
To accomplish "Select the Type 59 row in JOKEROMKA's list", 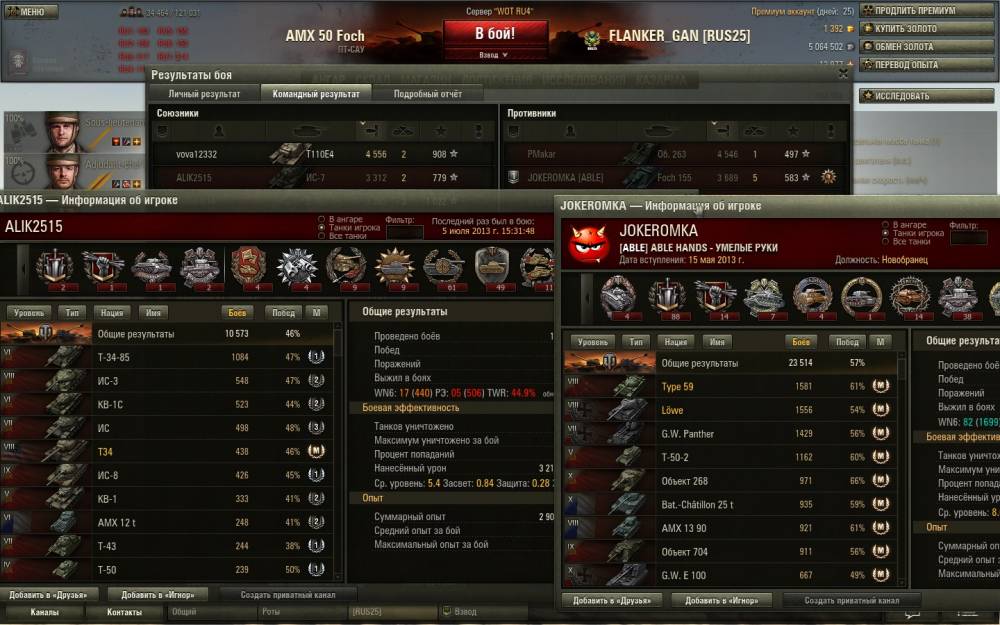I will pos(730,384).
